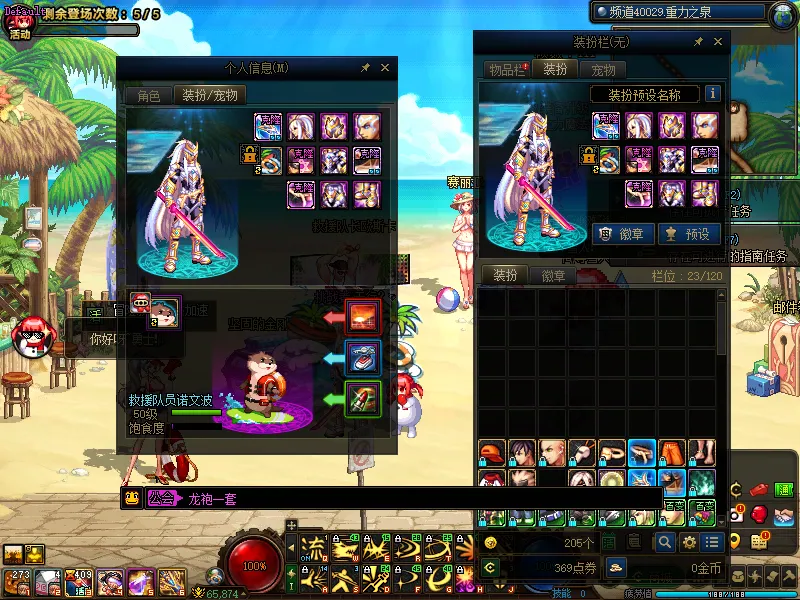The height and width of the screenshot is (600, 800).
Task: Select the green rocket pet equipment slot
Action: [362, 398]
